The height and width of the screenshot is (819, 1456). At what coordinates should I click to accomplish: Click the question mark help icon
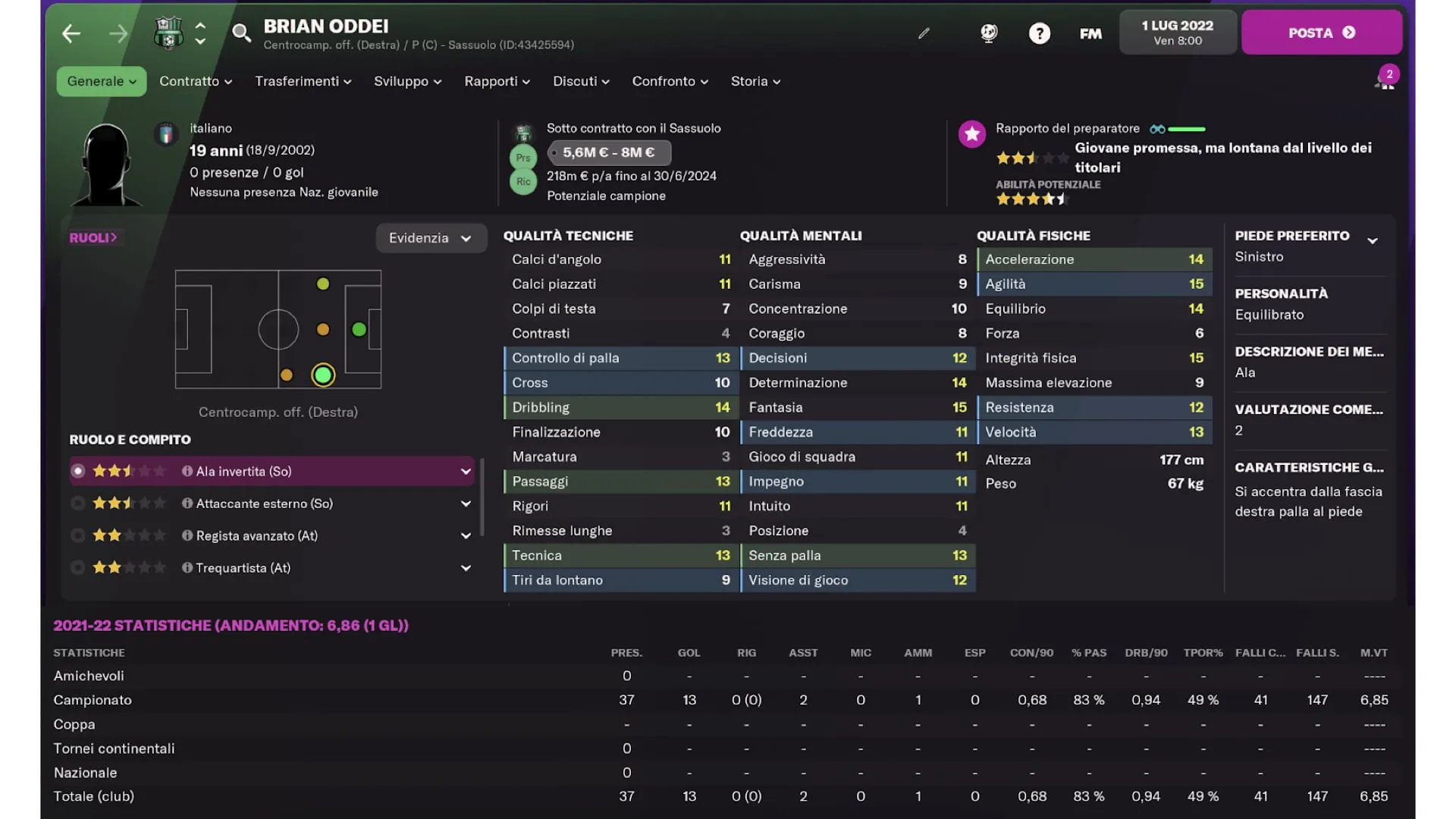pos(1039,33)
